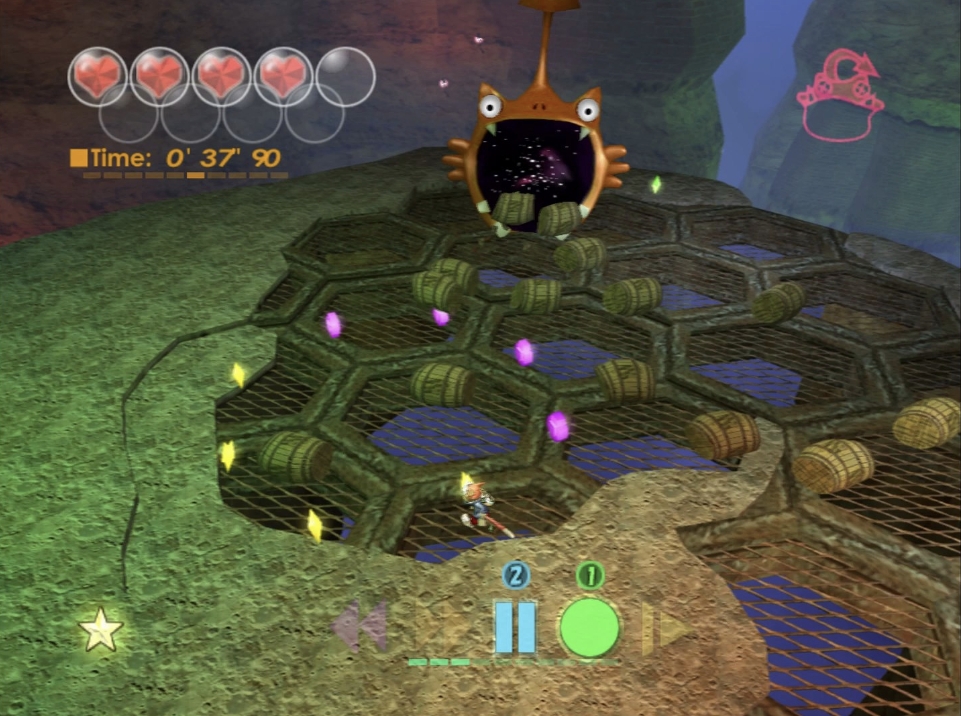Select the green circle record time control
Screen dimensions: 961x716
click(589, 627)
